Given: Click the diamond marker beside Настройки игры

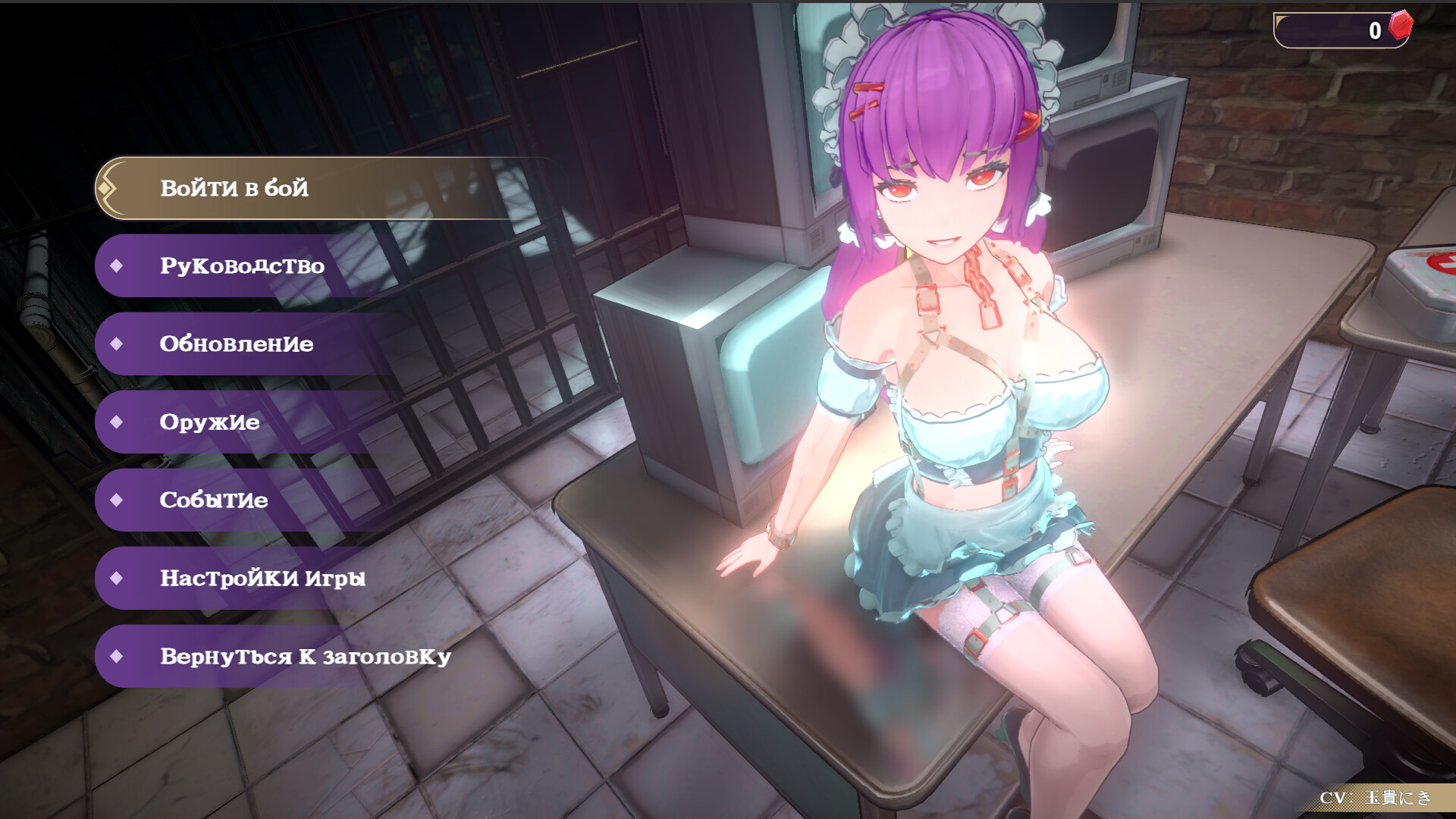Looking at the screenshot, I should (x=118, y=579).
